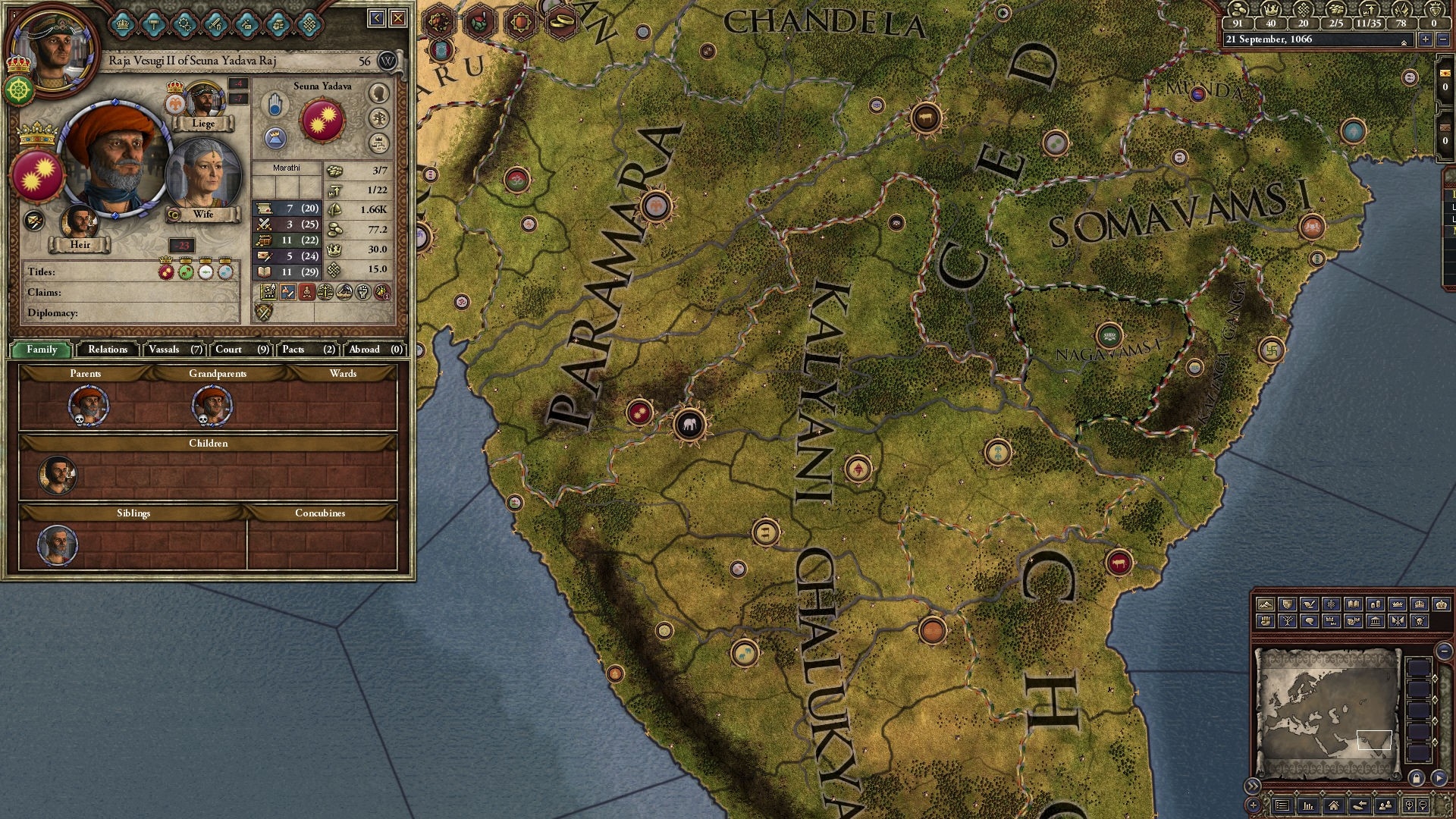Go to home location with the house button
The height and width of the screenshot is (819, 1456).
click(1333, 805)
